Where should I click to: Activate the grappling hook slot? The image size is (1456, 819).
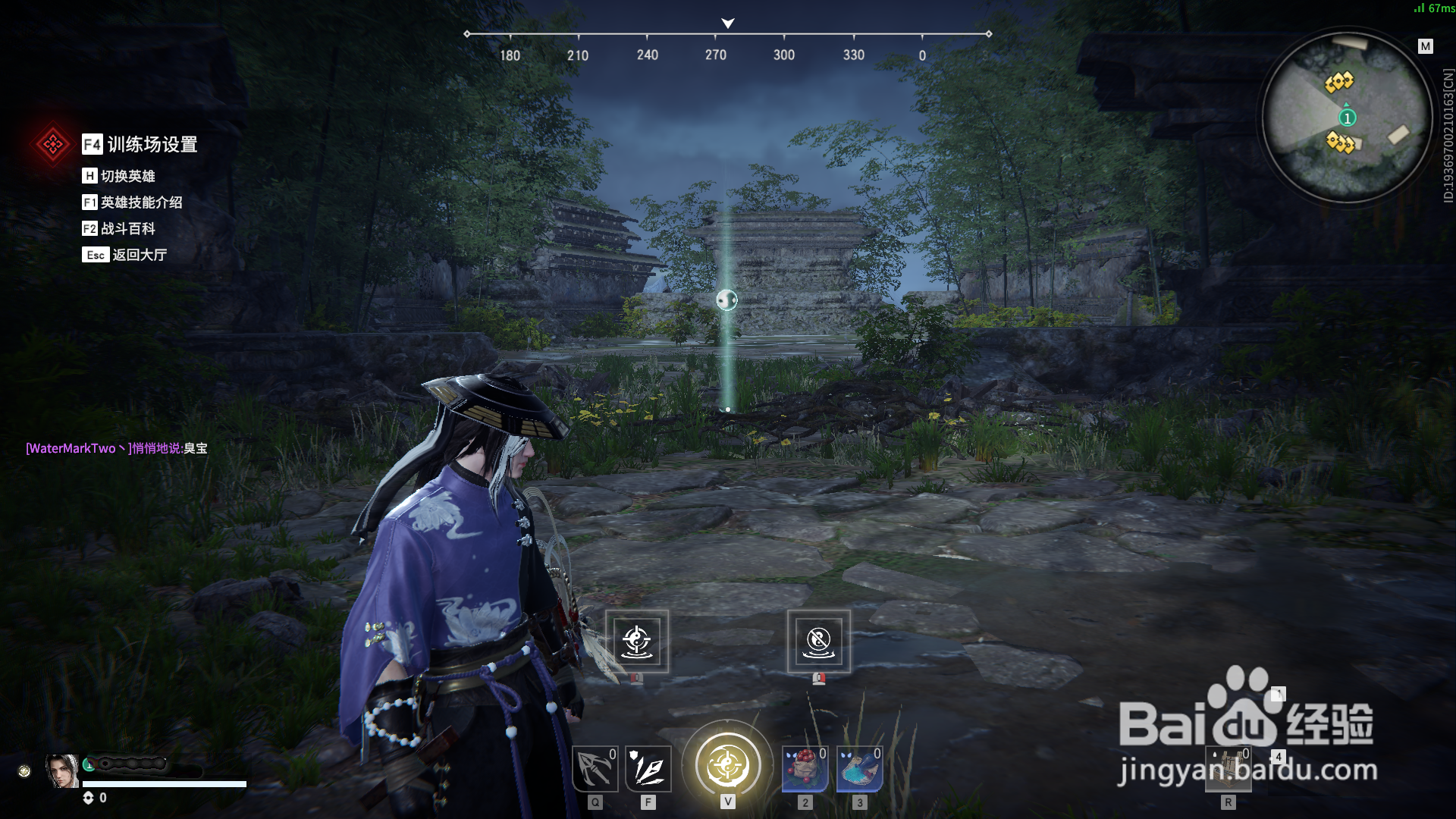pos(595,769)
